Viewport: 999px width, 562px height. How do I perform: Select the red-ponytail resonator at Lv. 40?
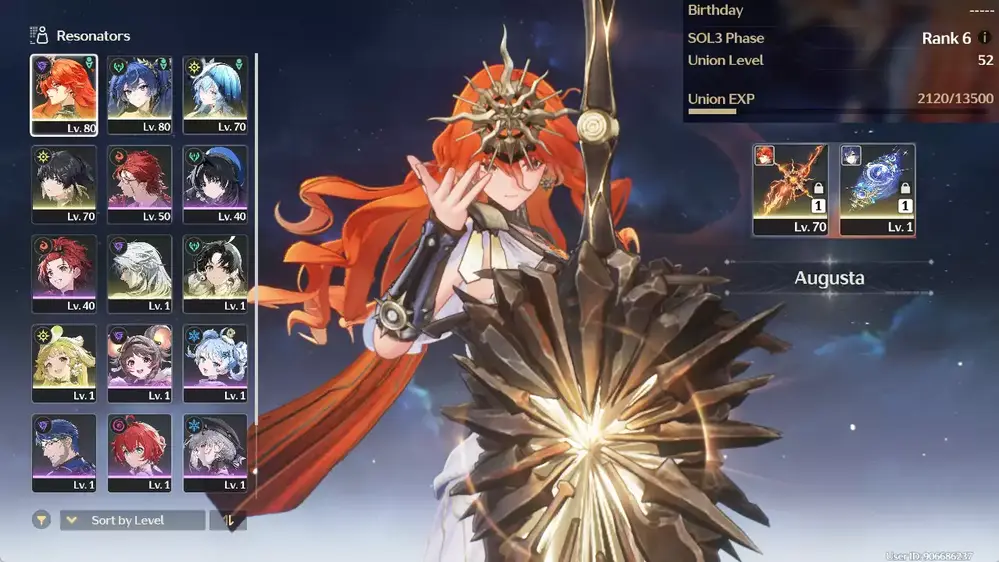pos(64,273)
